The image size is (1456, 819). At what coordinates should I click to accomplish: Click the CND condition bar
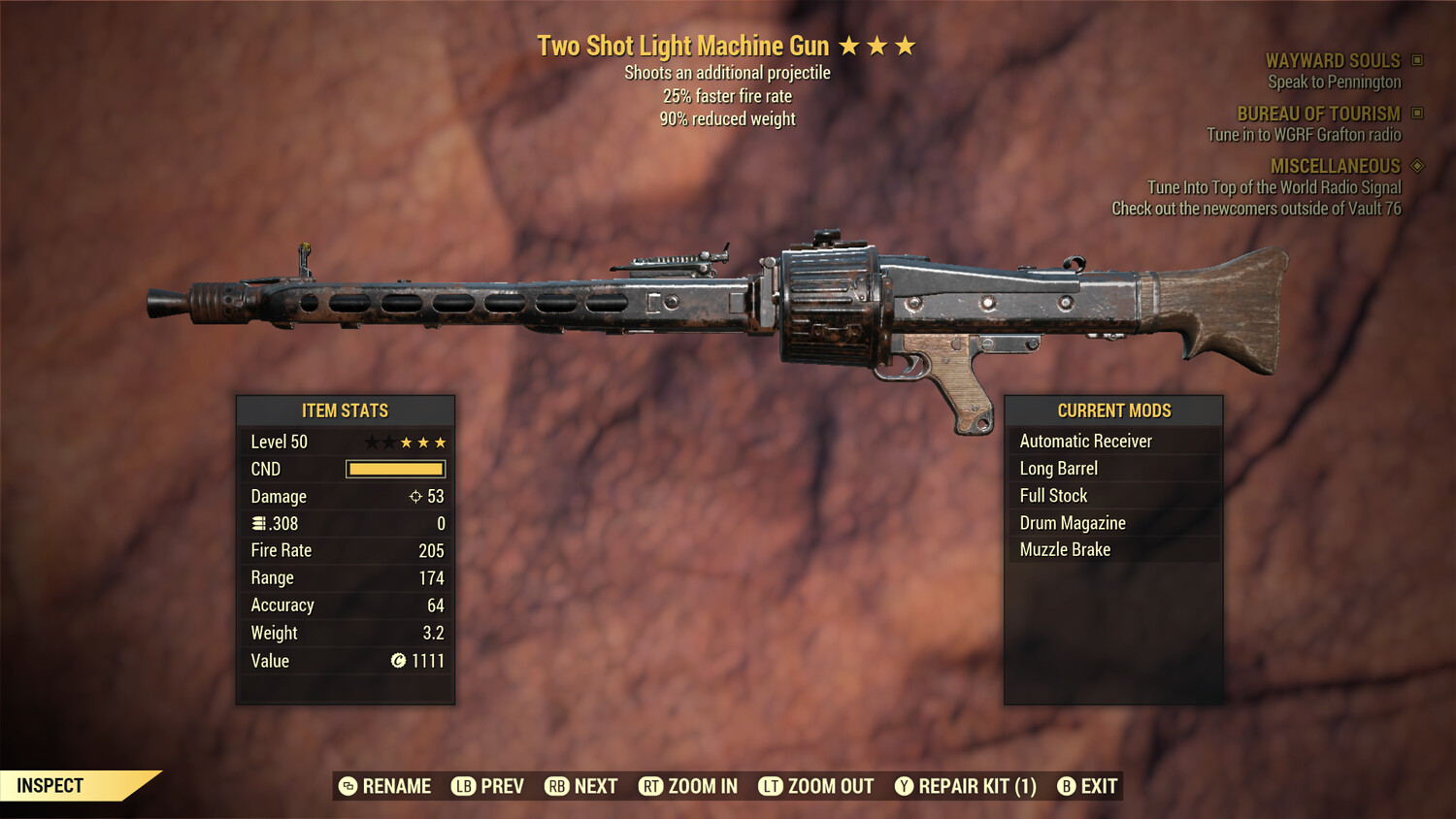[x=394, y=469]
